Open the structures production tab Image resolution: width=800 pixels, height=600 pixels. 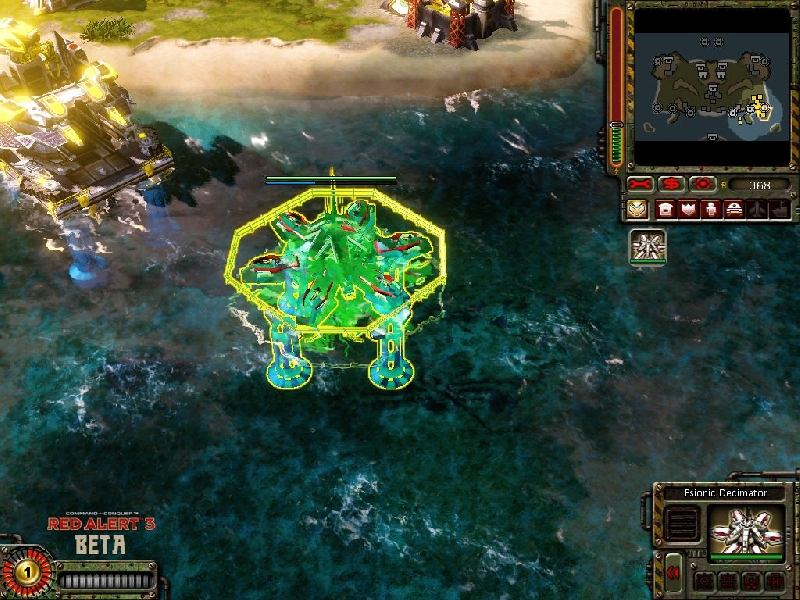point(665,210)
